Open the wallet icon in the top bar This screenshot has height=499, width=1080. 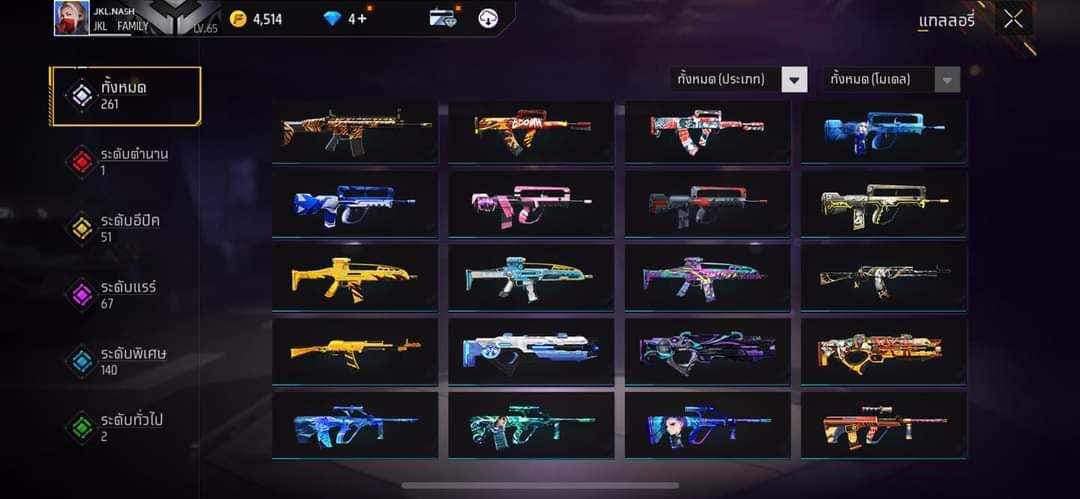(x=442, y=18)
